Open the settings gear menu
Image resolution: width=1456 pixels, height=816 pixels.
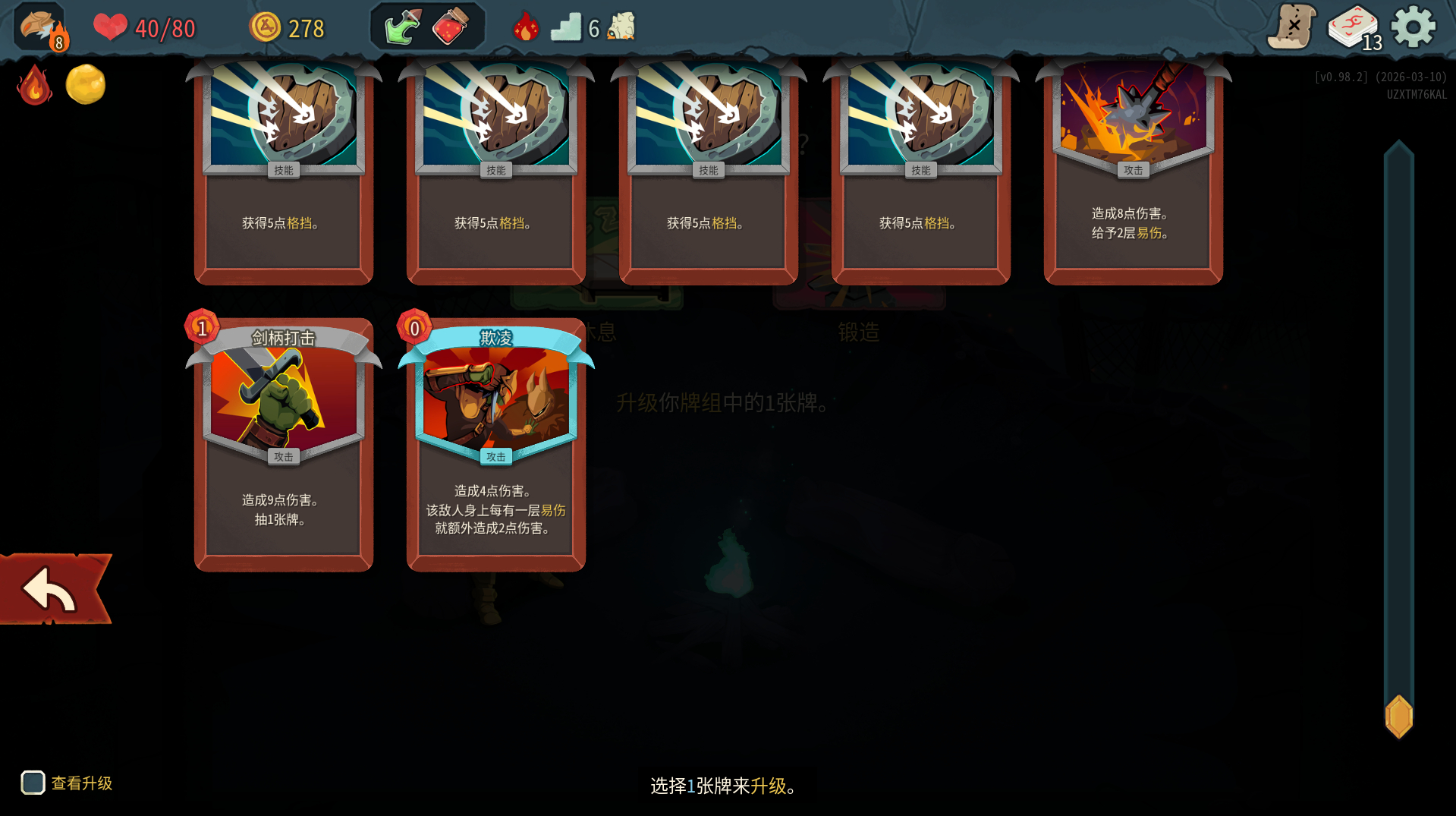point(1413,28)
